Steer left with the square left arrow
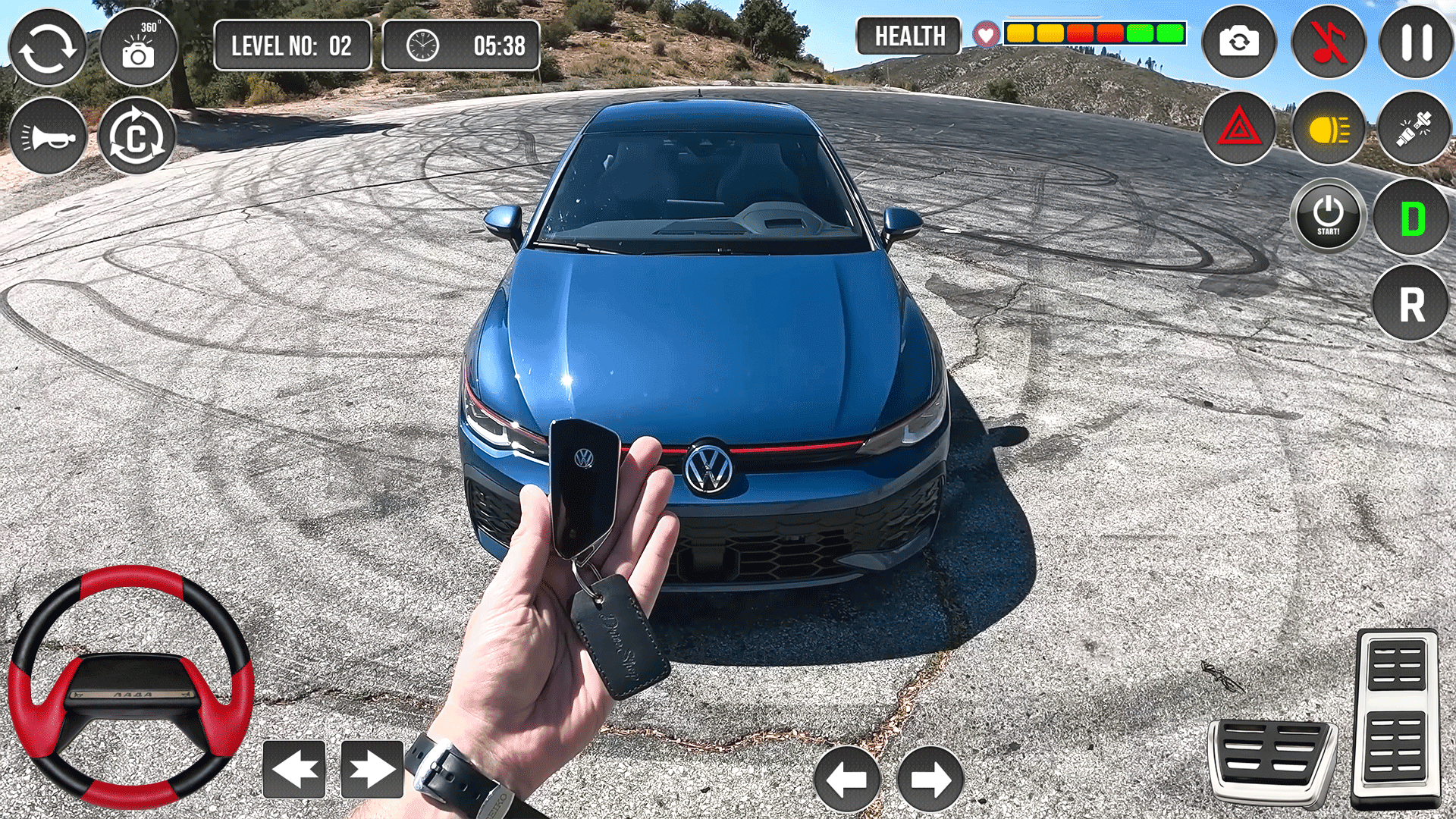This screenshot has height=819, width=1456. coord(294,770)
